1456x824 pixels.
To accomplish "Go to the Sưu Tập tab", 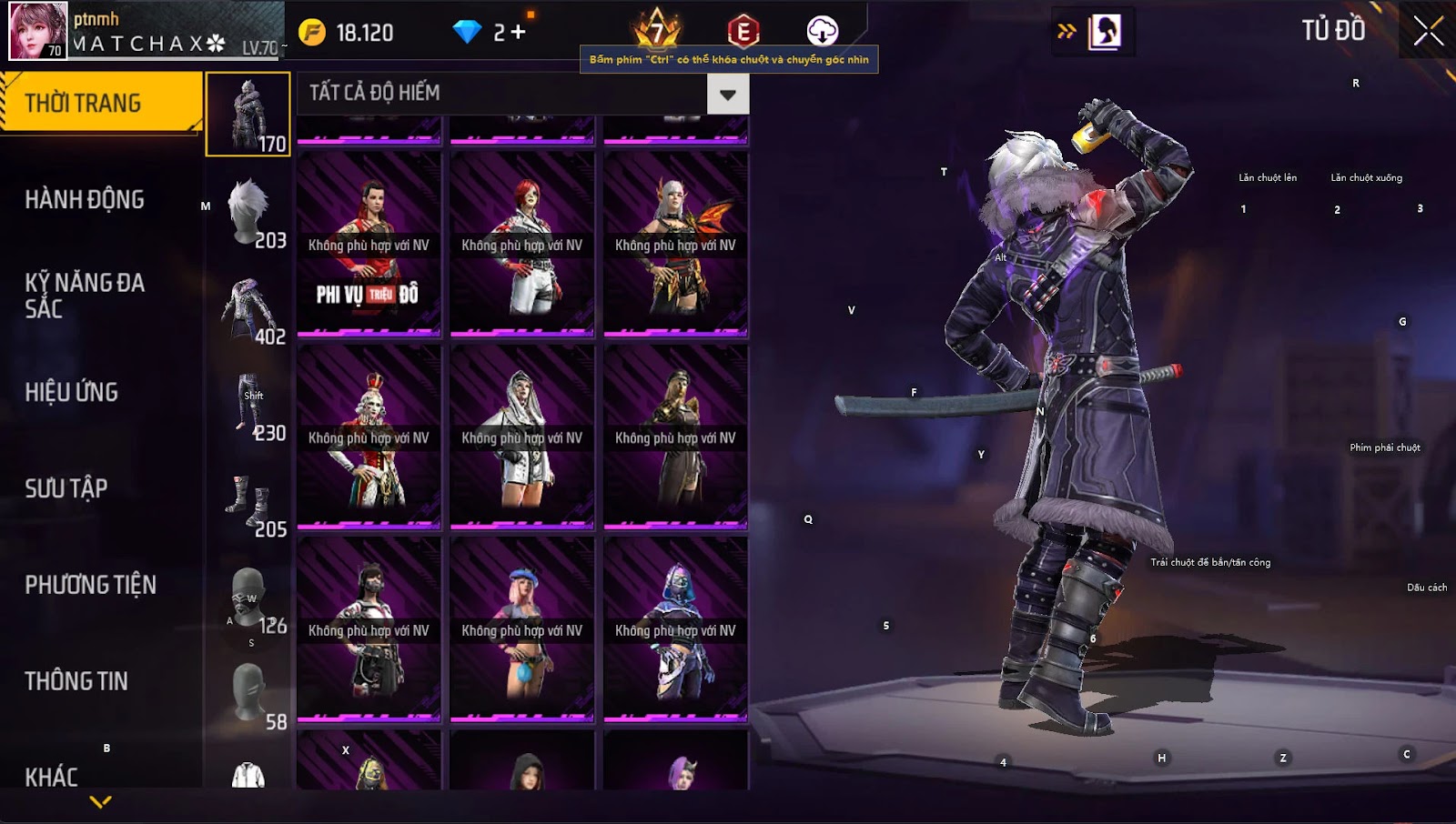I will [x=66, y=488].
